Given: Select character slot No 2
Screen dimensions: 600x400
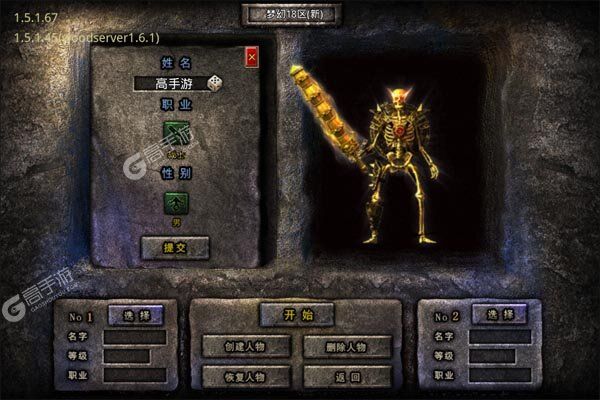Looking at the screenshot, I should [499, 315].
